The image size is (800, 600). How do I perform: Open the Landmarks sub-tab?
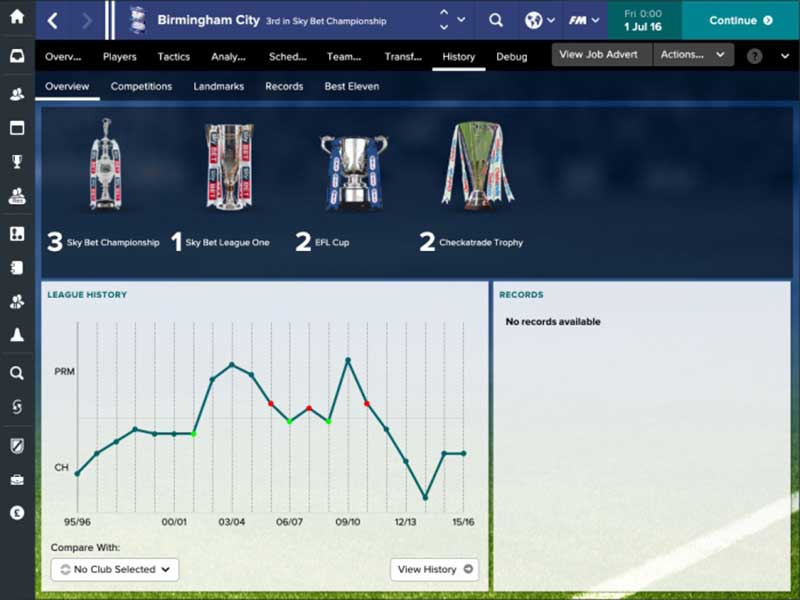pos(219,87)
